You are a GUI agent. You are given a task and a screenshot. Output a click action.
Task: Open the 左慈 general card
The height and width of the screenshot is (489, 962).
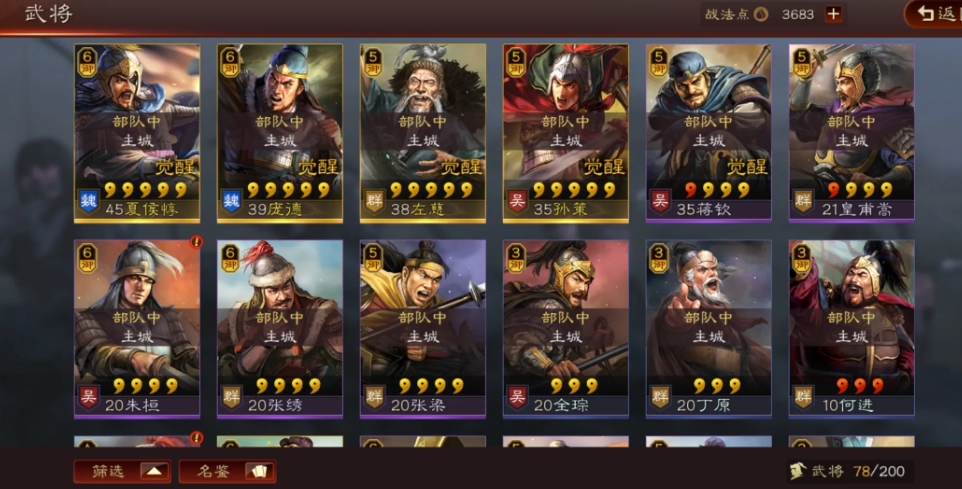[423, 132]
